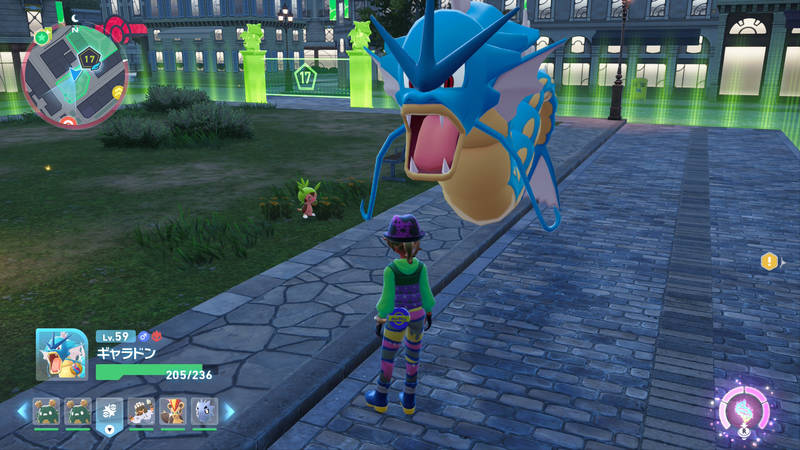The height and width of the screenshot is (450, 800).
Task: Cycle the party right with the blue arrow
Action: pyautogui.click(x=229, y=412)
